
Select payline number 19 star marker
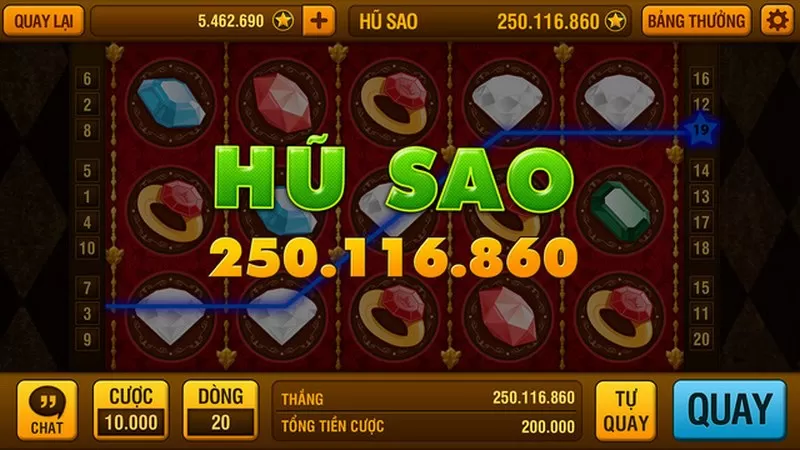pos(701,129)
